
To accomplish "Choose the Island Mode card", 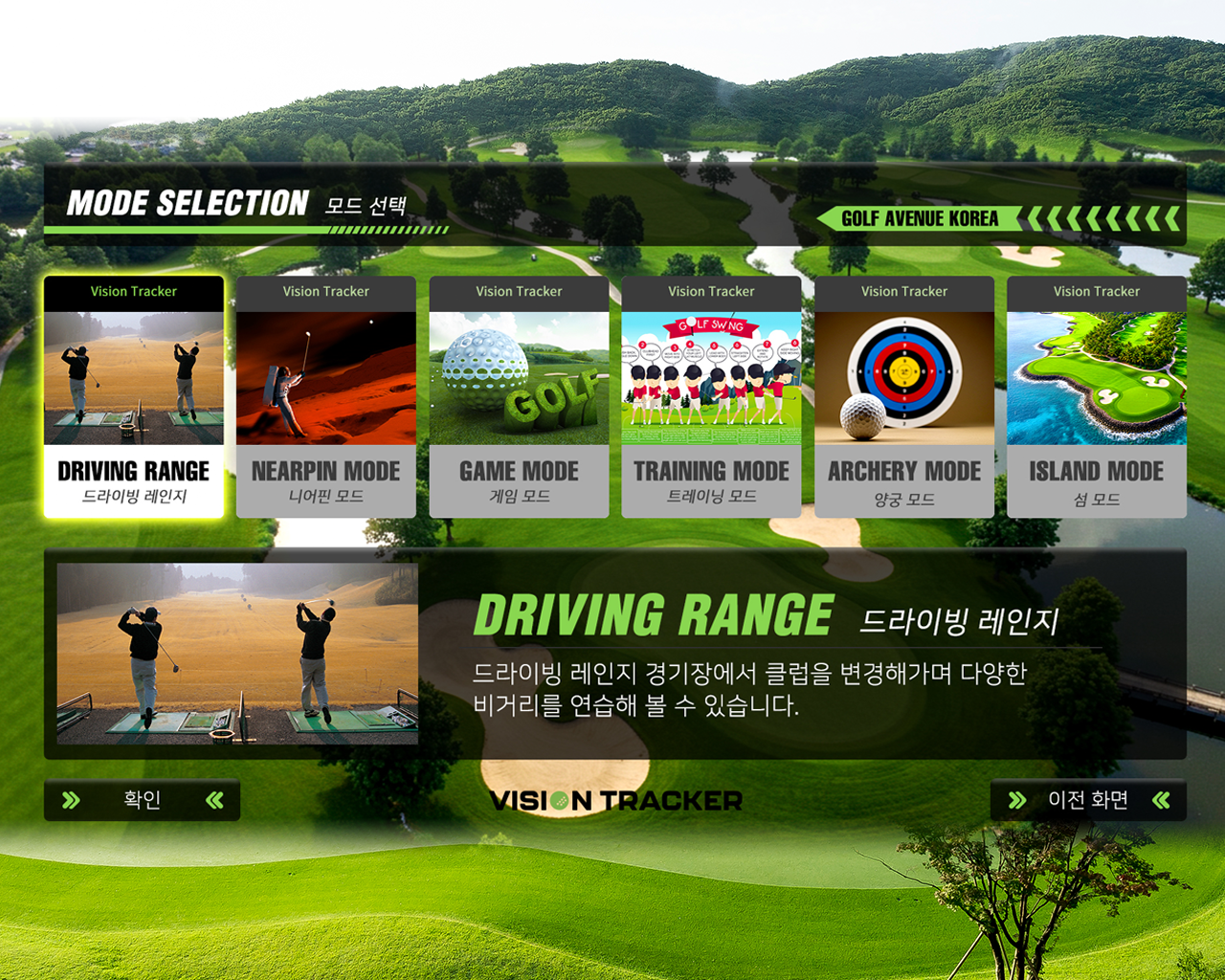I will 1097,397.
